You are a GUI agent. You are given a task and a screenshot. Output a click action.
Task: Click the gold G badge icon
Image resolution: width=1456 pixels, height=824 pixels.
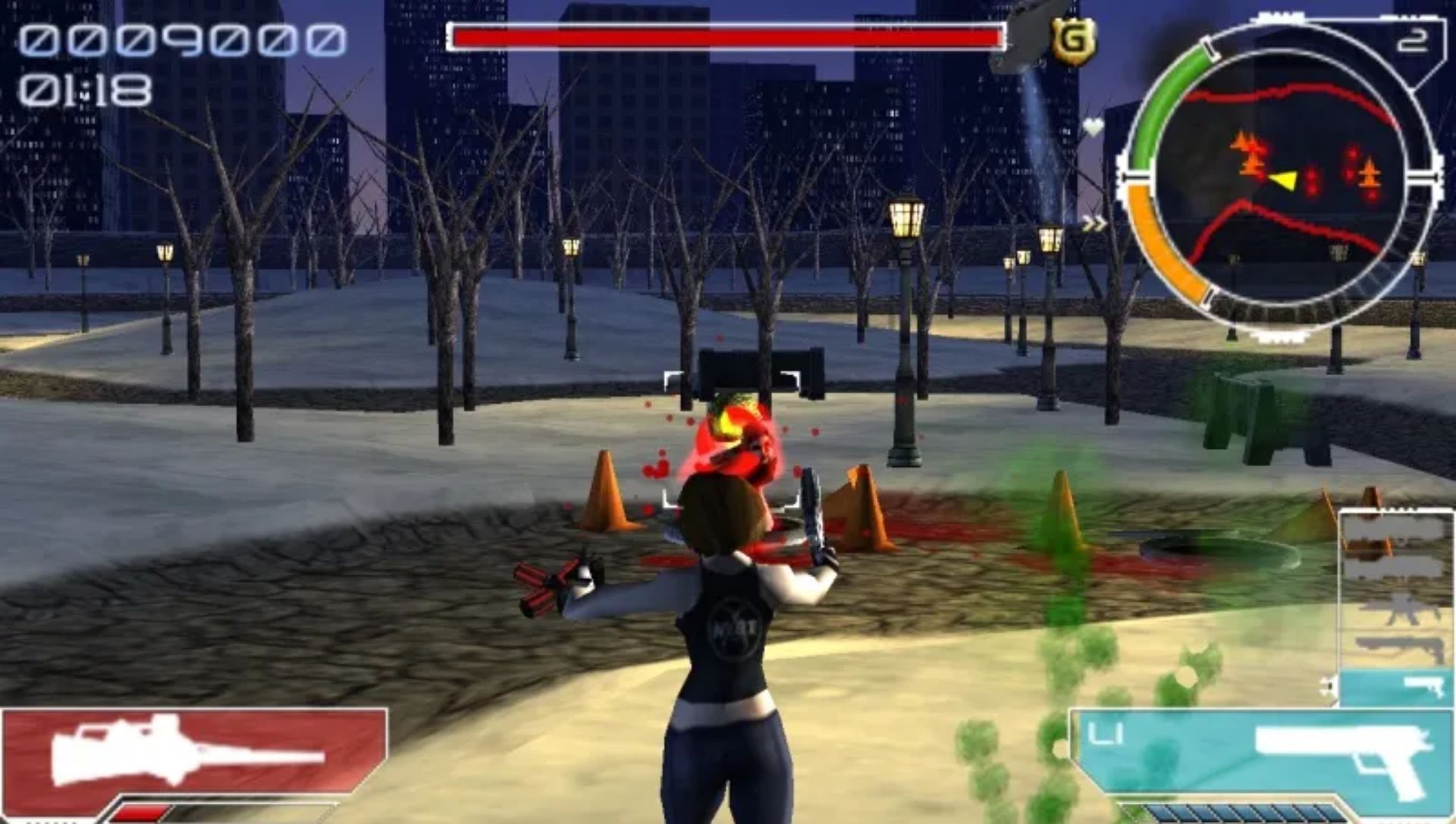(x=1072, y=41)
